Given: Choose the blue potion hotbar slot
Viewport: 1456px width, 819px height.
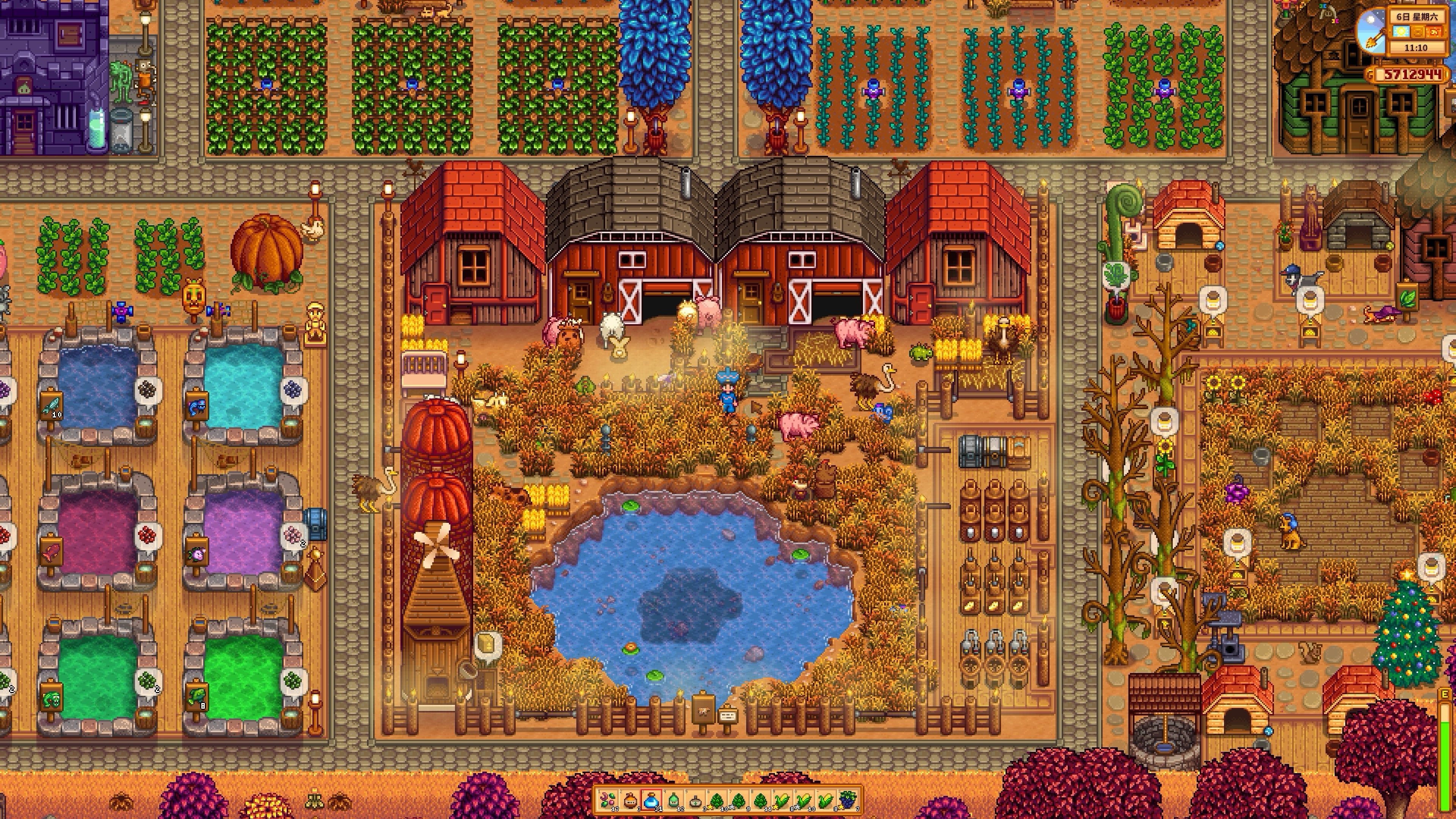Looking at the screenshot, I should (x=651, y=801).
